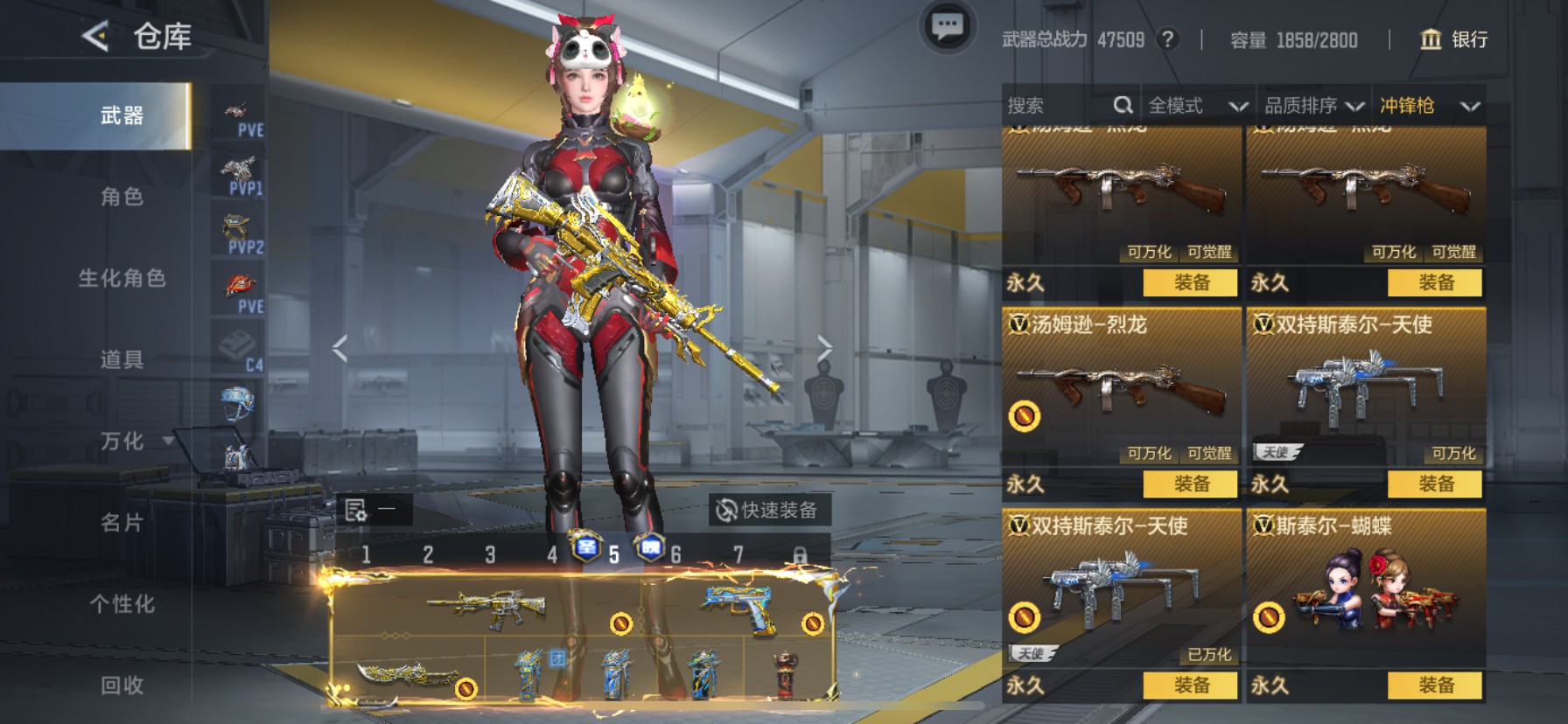Open the 全模式 mode dropdown
This screenshot has width=1568, height=724.
click(1197, 106)
